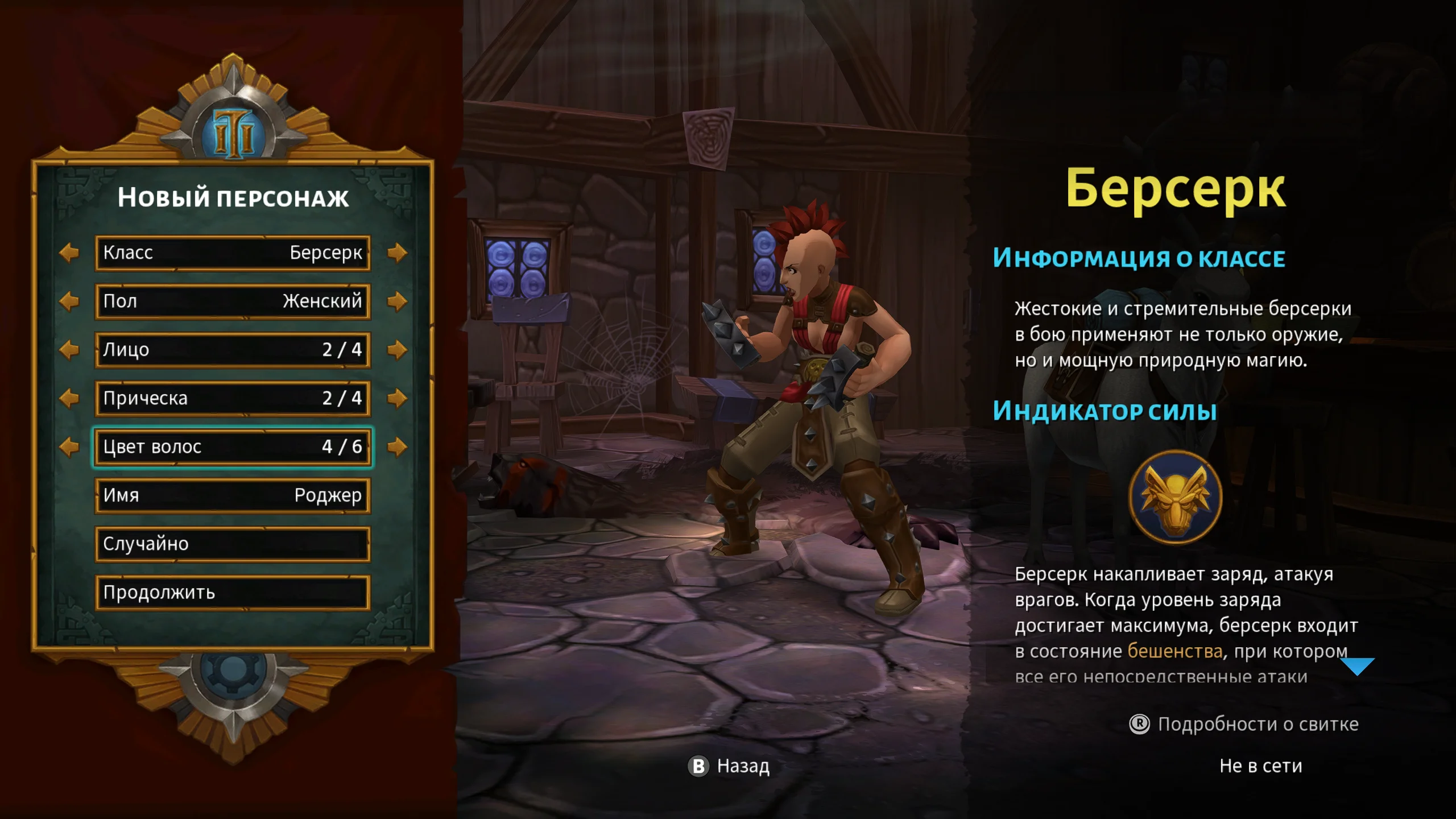Switch gender with Пол left arrow
The height and width of the screenshot is (819, 1456).
pyautogui.click(x=69, y=301)
